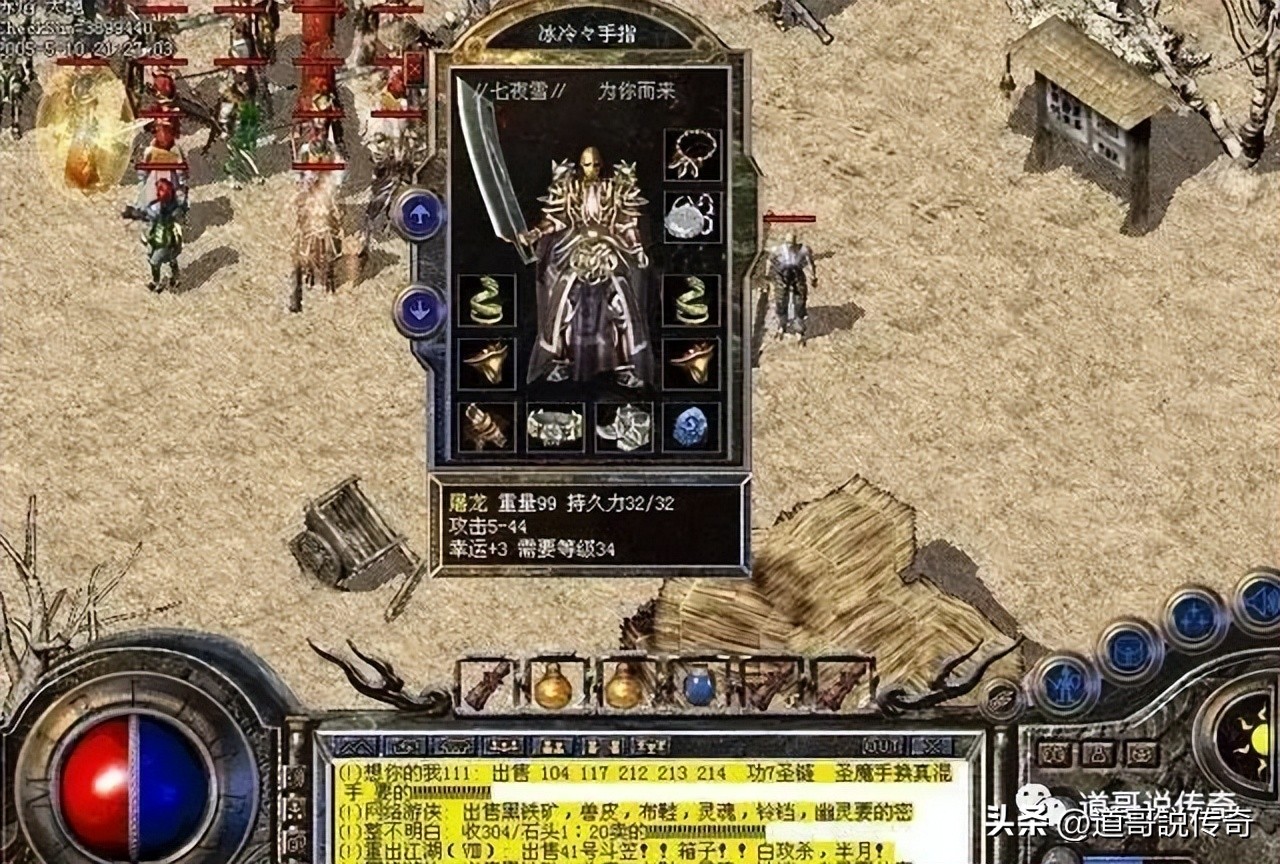The image size is (1280, 864).
Task: Click the torch item in the first belt slot
Action: tap(487, 688)
